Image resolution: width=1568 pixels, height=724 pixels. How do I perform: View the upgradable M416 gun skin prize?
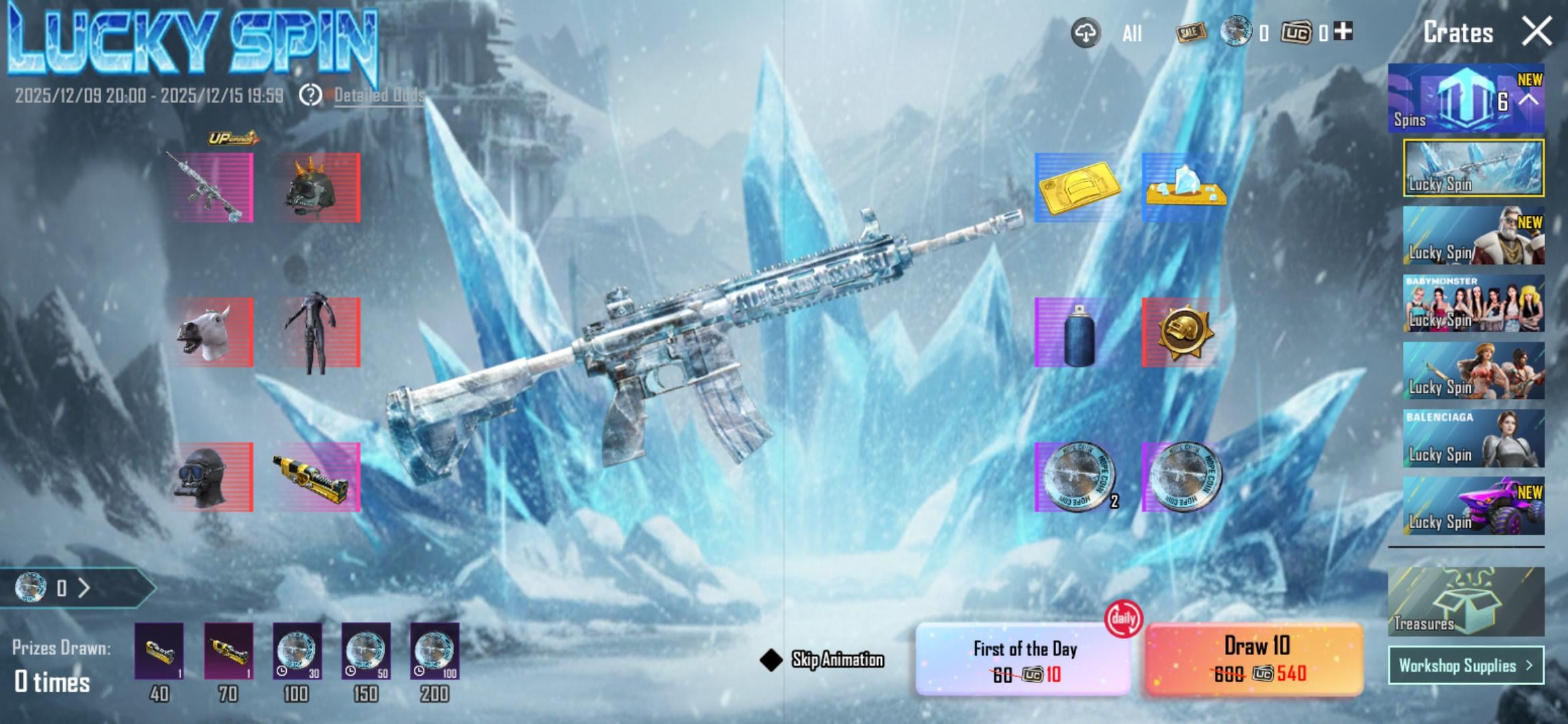[212, 188]
